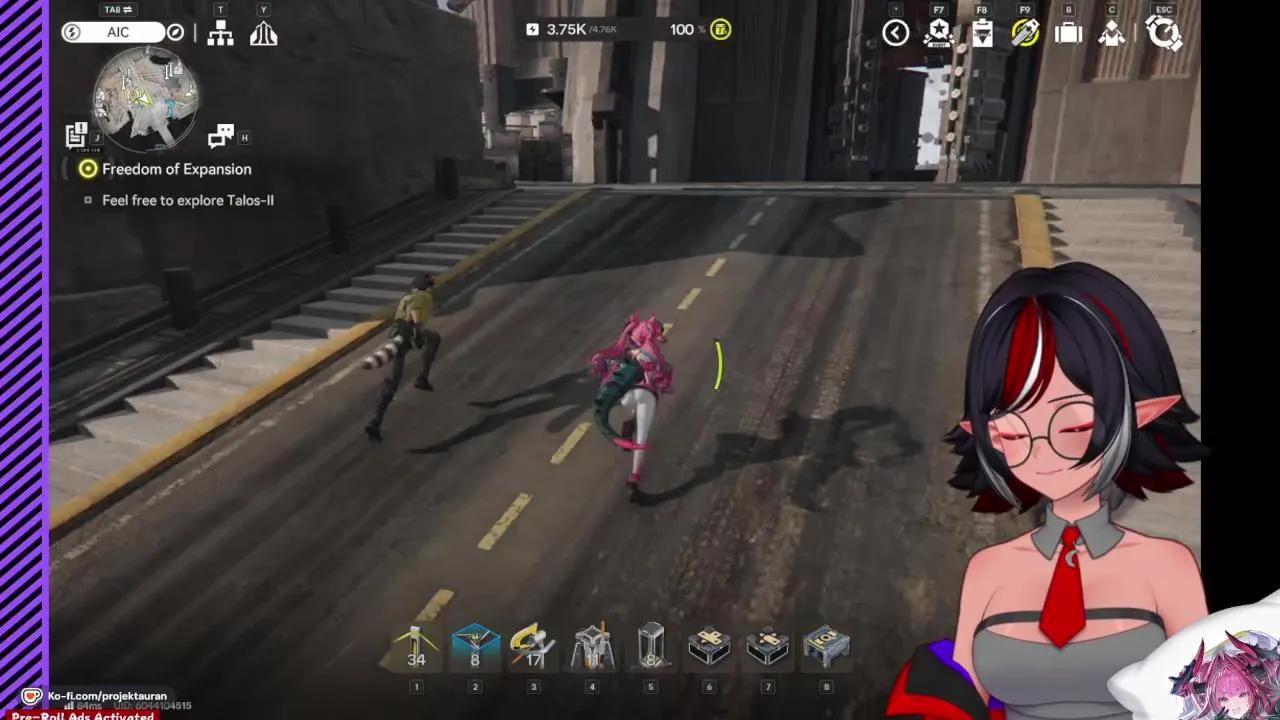Open the mail journal icon with exclamation mark
The height and width of the screenshot is (720, 1280).
coord(76,135)
